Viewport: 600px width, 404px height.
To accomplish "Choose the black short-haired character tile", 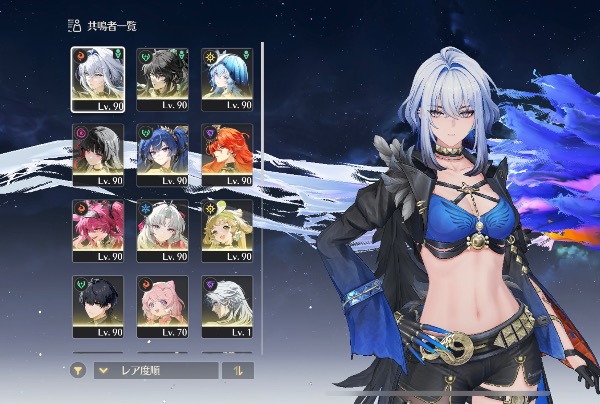I will click(97, 306).
